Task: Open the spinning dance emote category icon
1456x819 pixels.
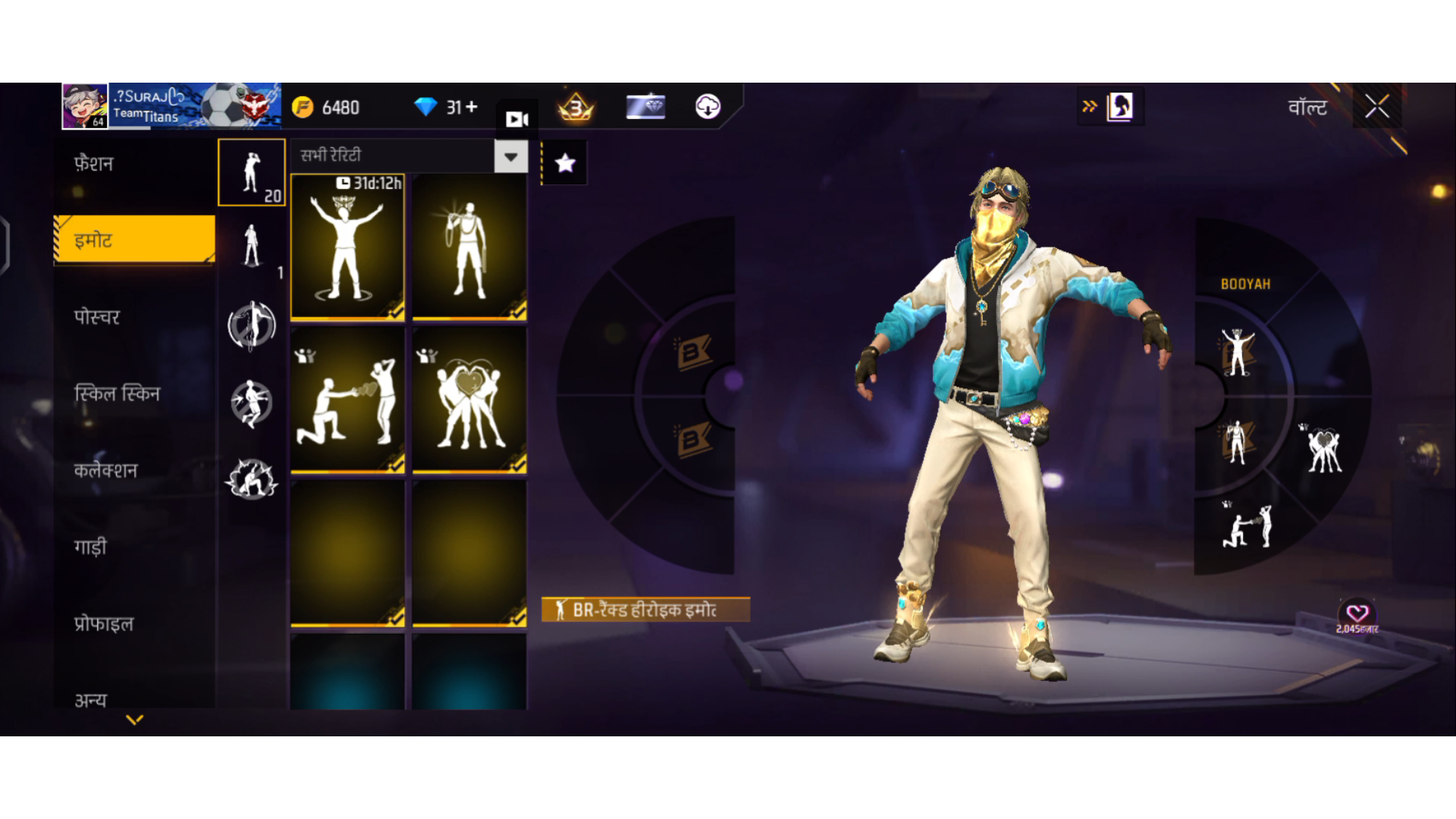Action: tap(251, 326)
